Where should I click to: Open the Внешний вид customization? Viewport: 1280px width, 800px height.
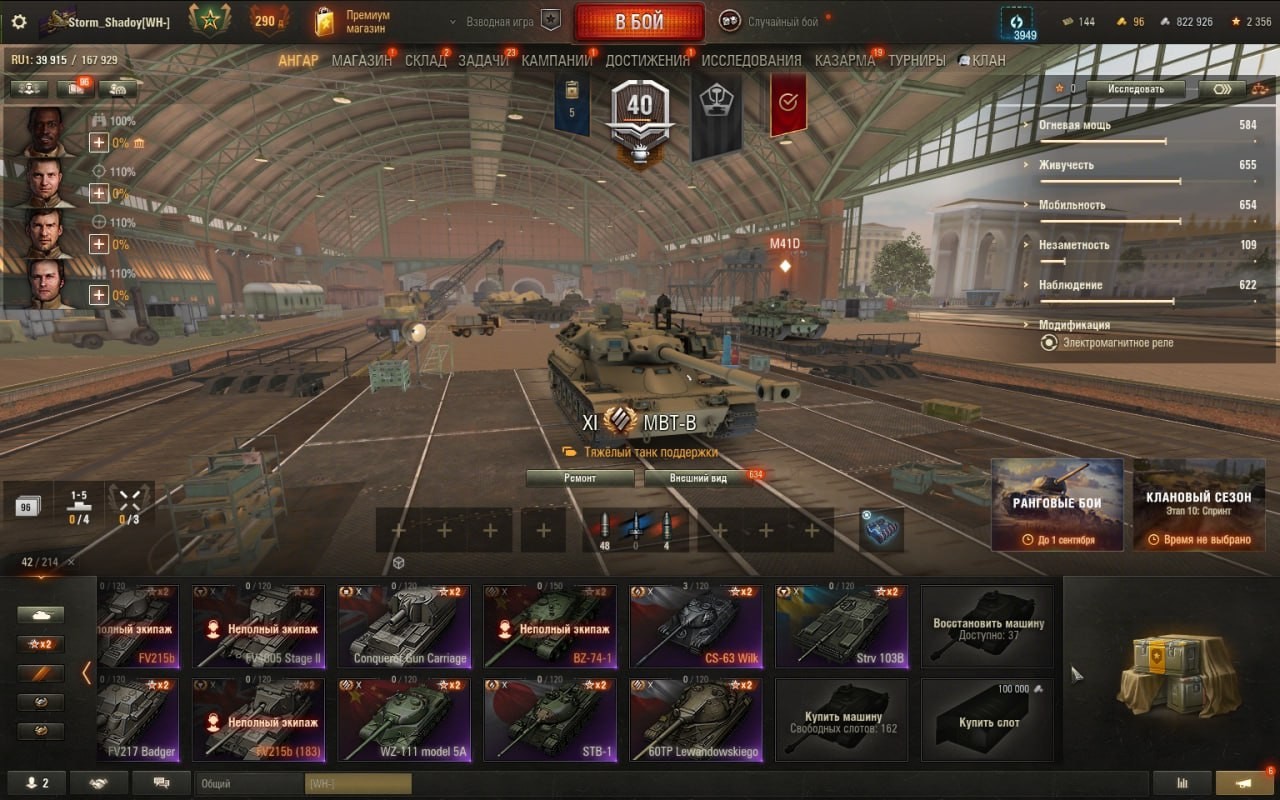[x=699, y=478]
